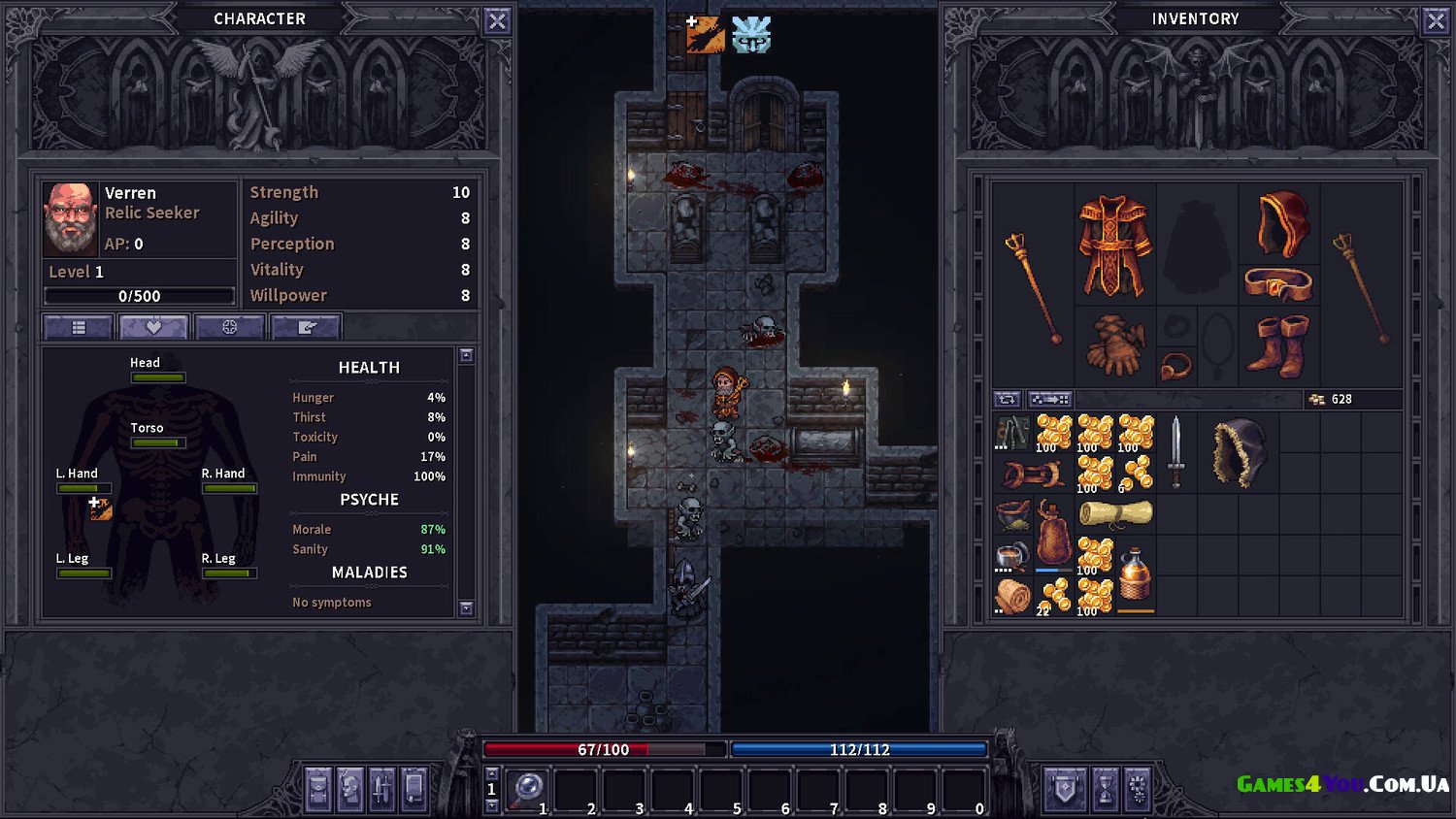The height and width of the screenshot is (819, 1456).
Task: Click the inventory sort button with arrows
Action: (x=1007, y=399)
